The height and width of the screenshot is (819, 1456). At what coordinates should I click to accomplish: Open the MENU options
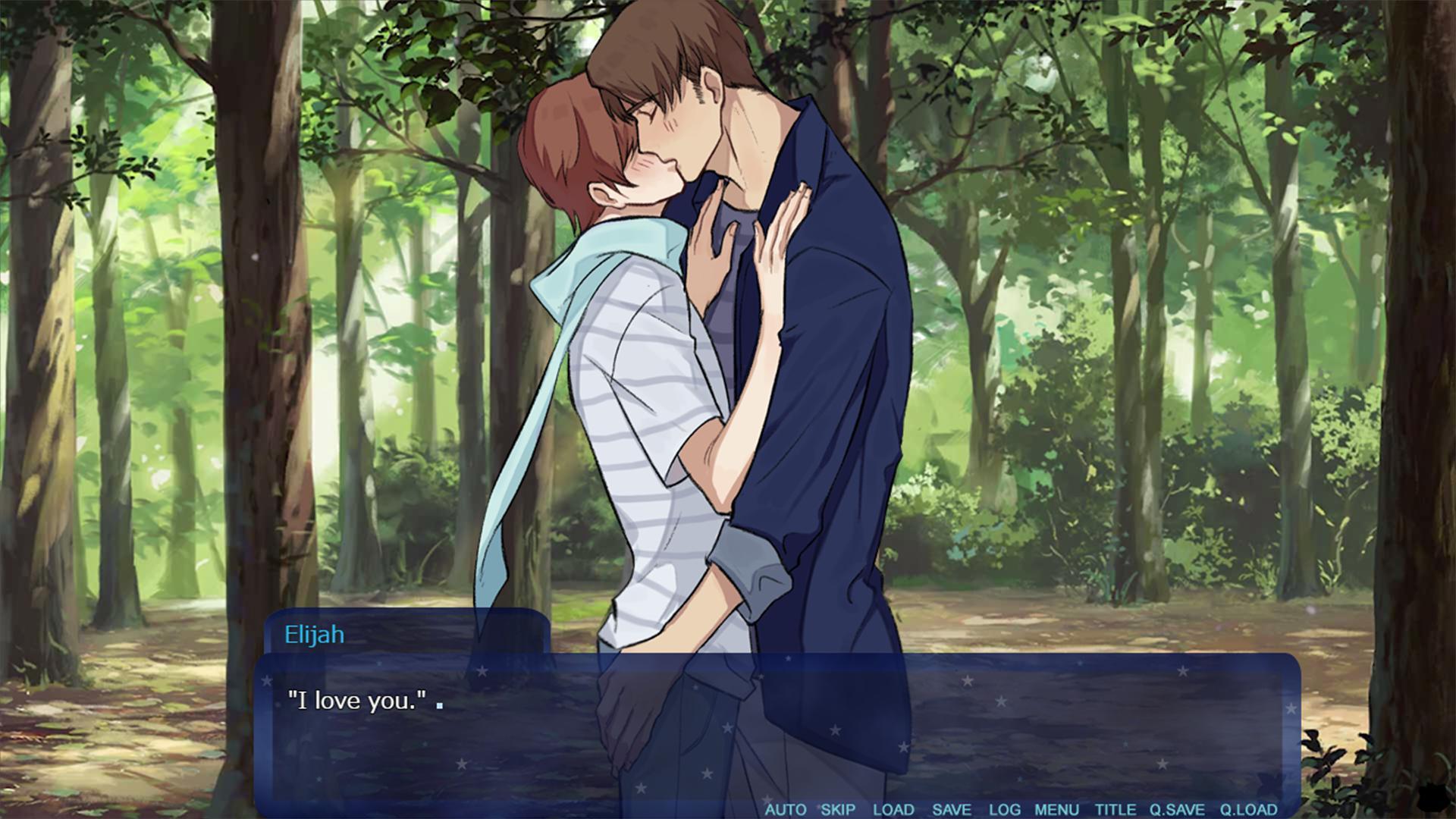(x=1056, y=809)
